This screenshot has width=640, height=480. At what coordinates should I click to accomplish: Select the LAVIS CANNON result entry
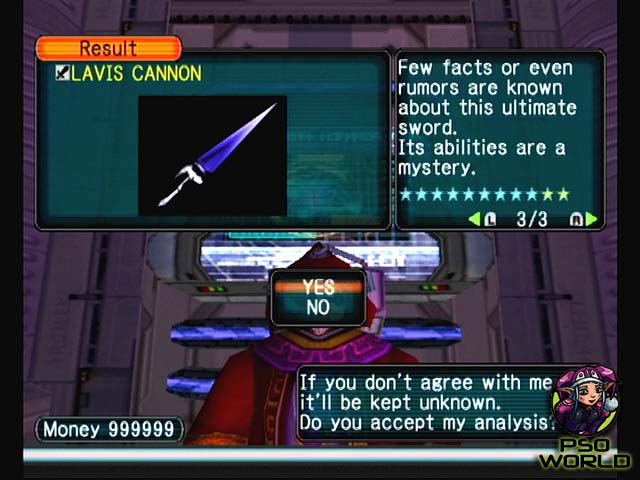[128, 74]
